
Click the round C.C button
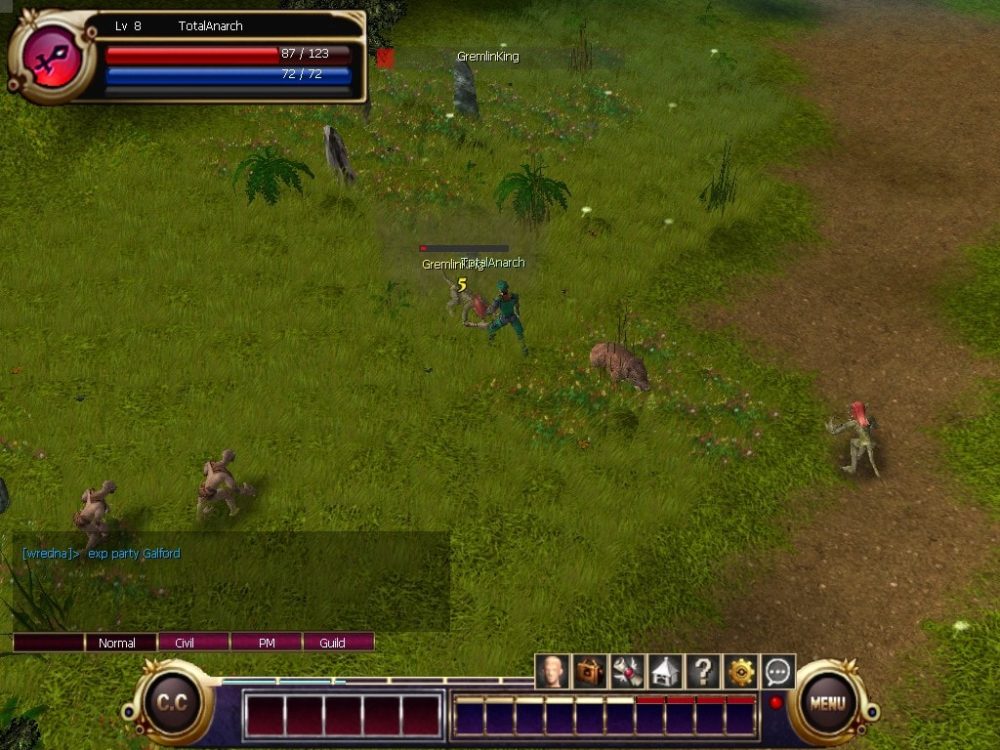pos(171,703)
